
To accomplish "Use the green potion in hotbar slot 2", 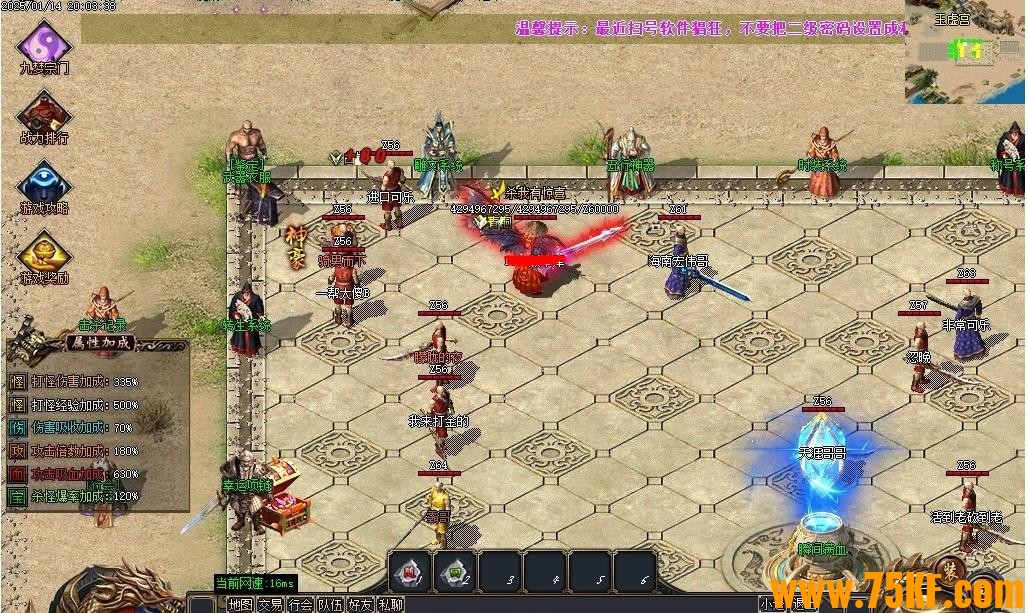I will pos(458,571).
